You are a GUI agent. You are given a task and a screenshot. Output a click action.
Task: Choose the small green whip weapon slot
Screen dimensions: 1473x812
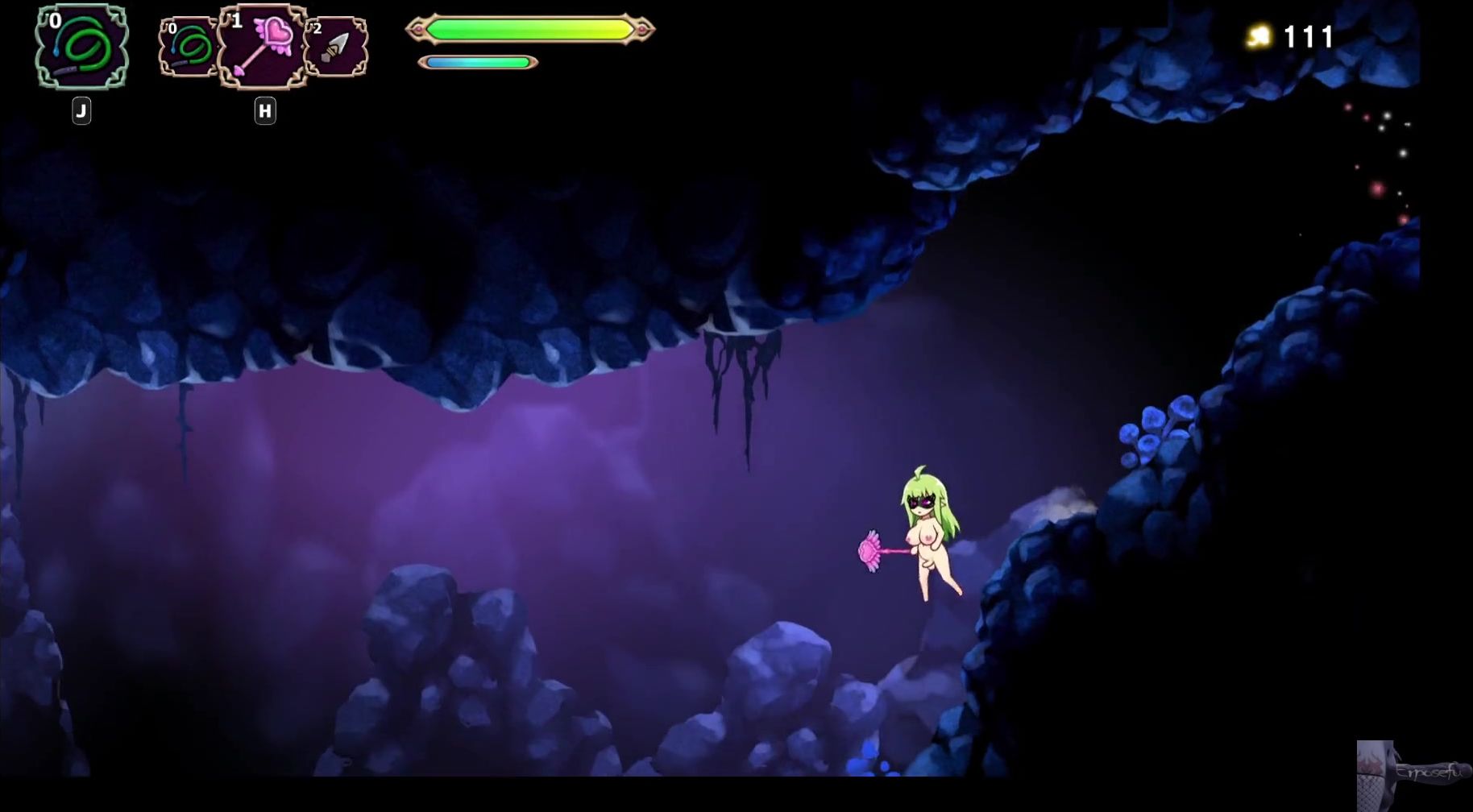[x=189, y=47]
